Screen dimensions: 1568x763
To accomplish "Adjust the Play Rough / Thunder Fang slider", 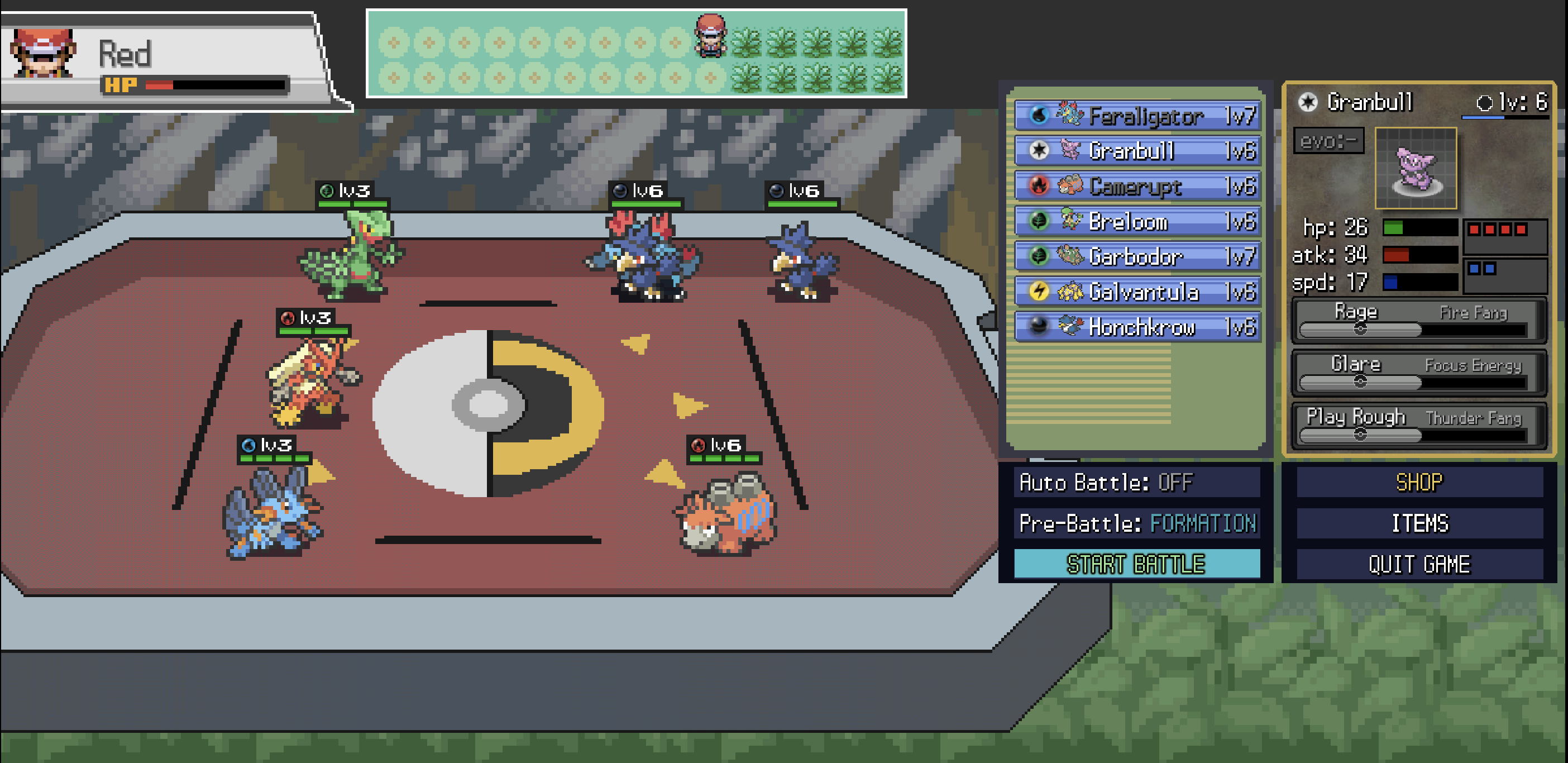I will [1360, 434].
